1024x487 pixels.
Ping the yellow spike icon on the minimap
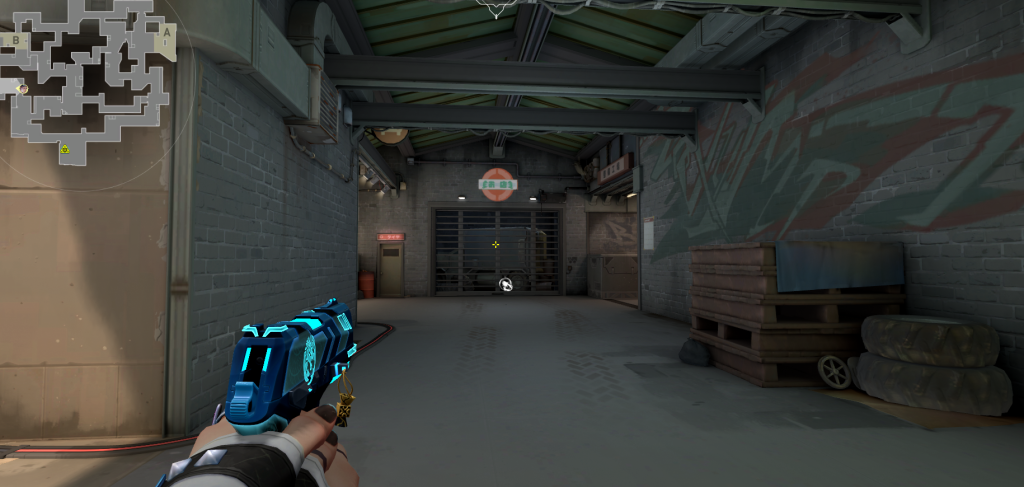pyautogui.click(x=65, y=149)
